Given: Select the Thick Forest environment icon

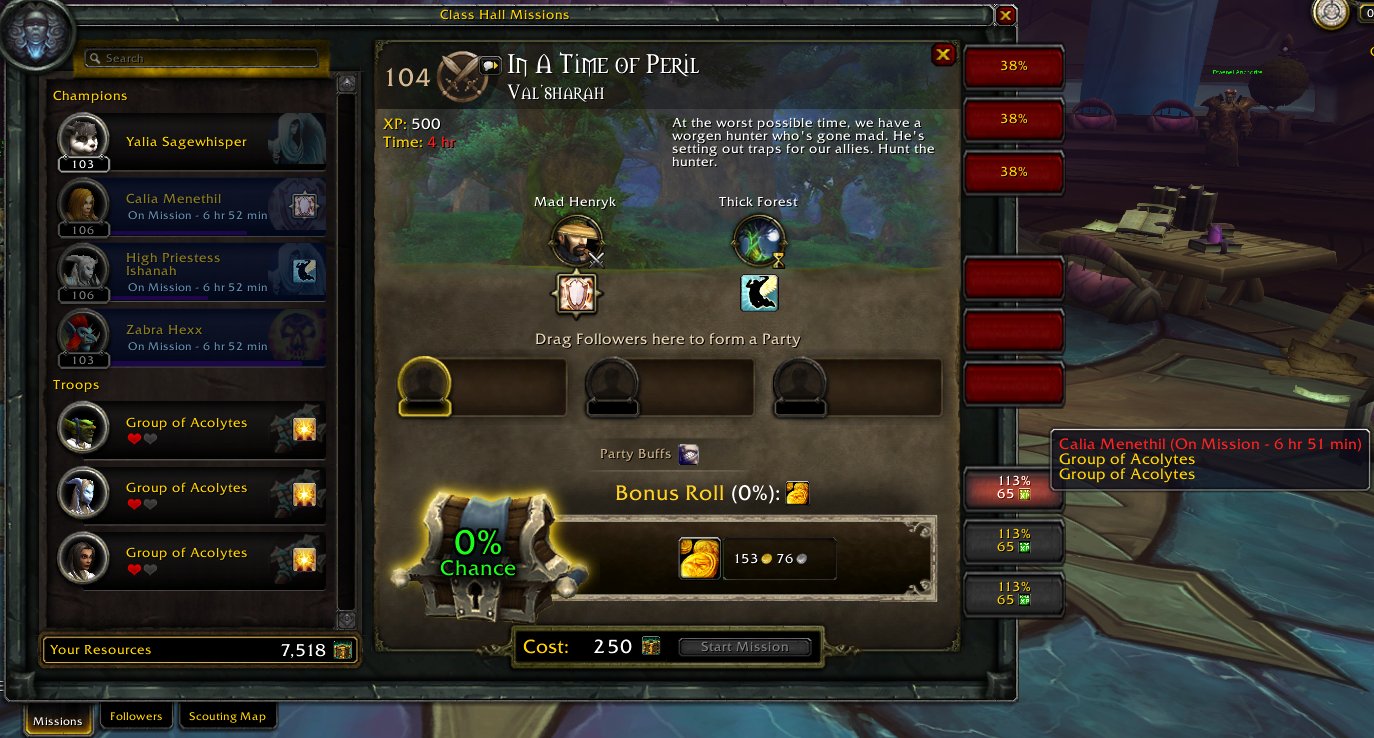Looking at the screenshot, I should (758, 241).
